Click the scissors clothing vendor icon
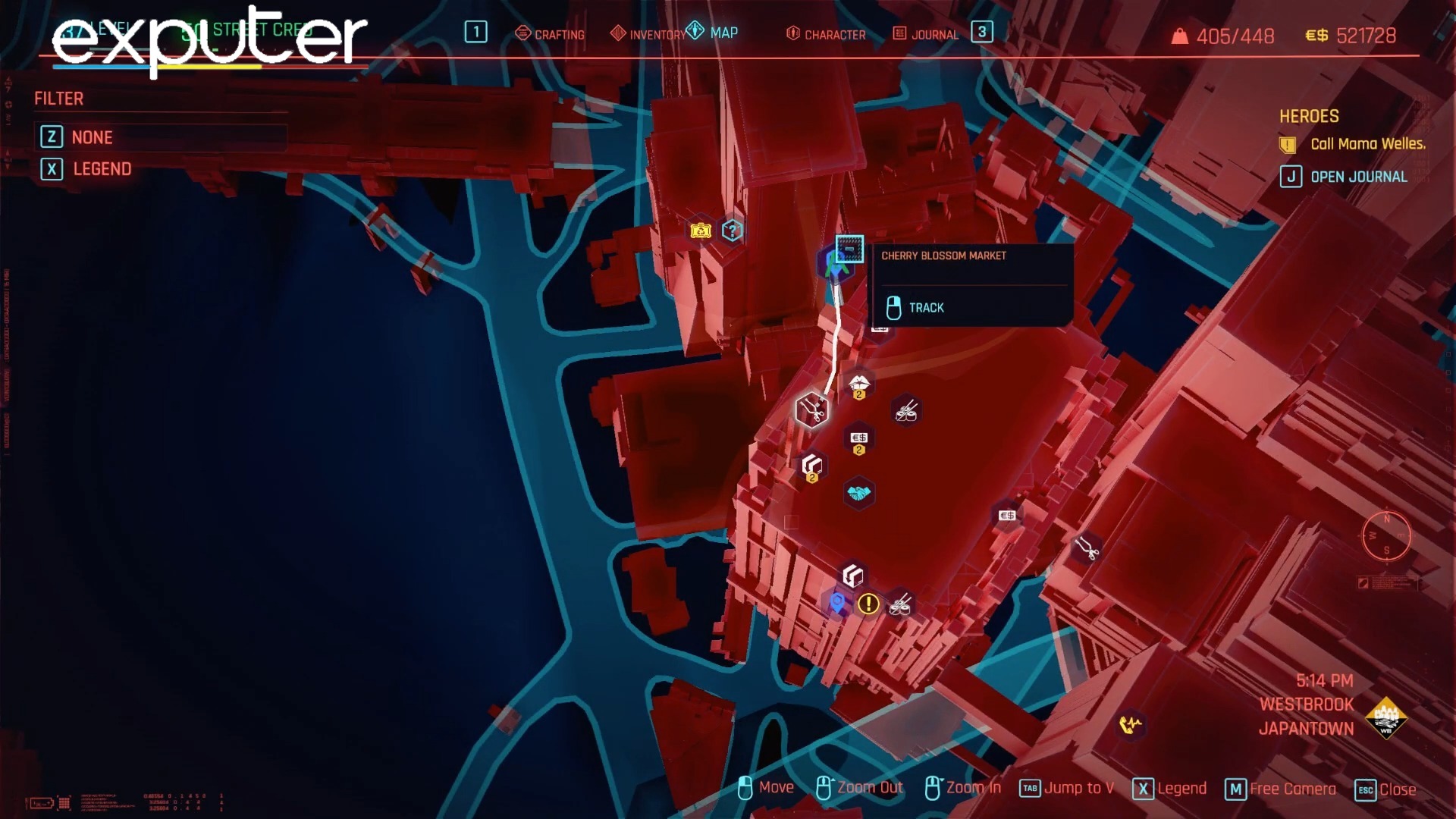This screenshot has width=1456, height=819. [811, 409]
